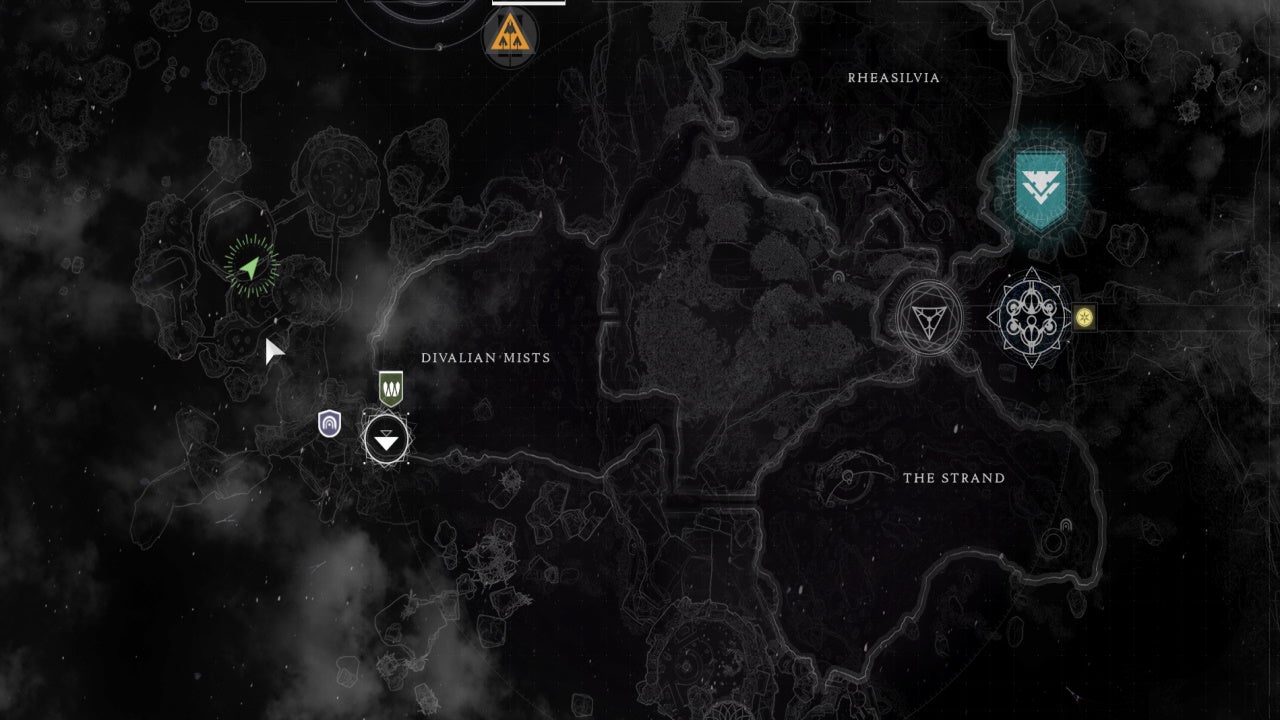This screenshot has height=720, width=1280.
Task: Click the purple shield activity icon
Action: coord(329,423)
